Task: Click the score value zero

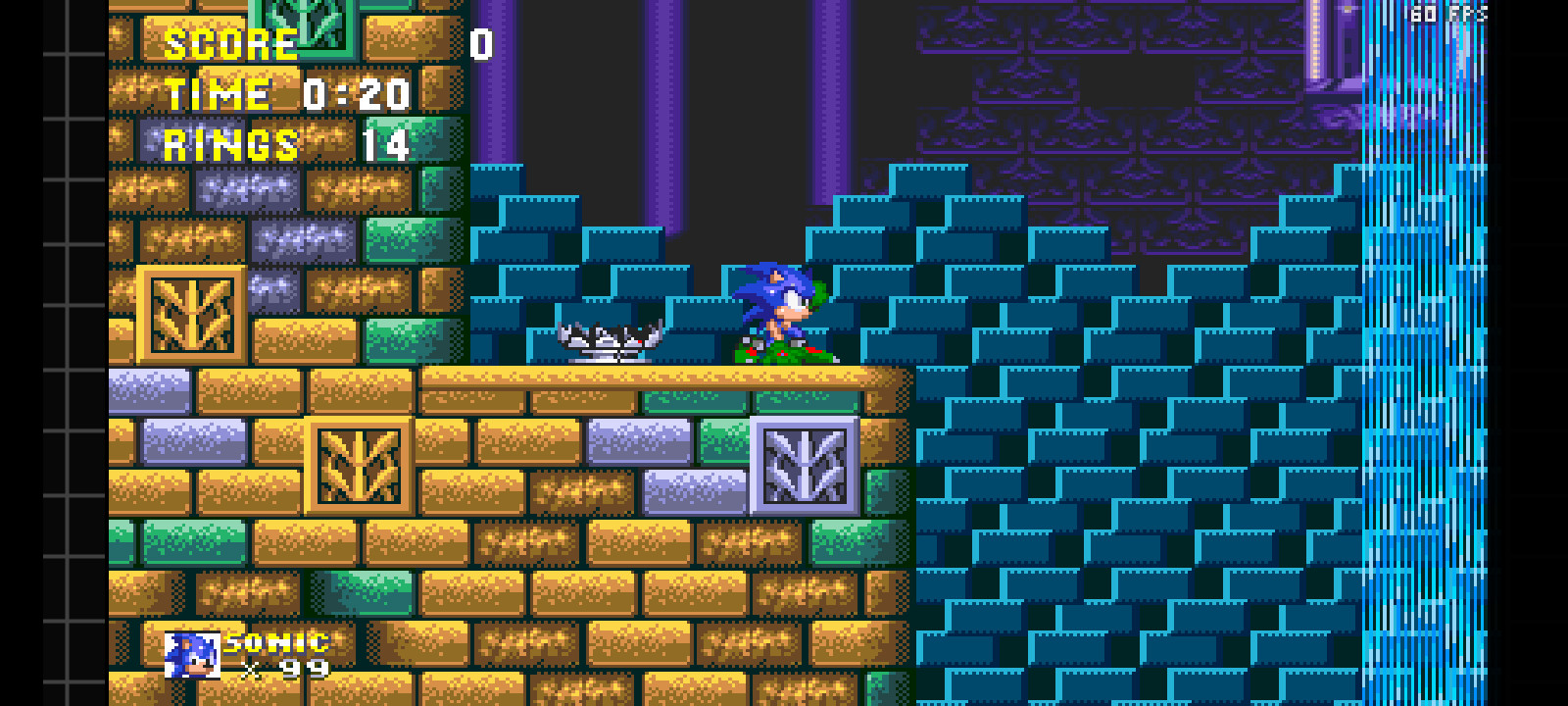Action: click(x=479, y=44)
